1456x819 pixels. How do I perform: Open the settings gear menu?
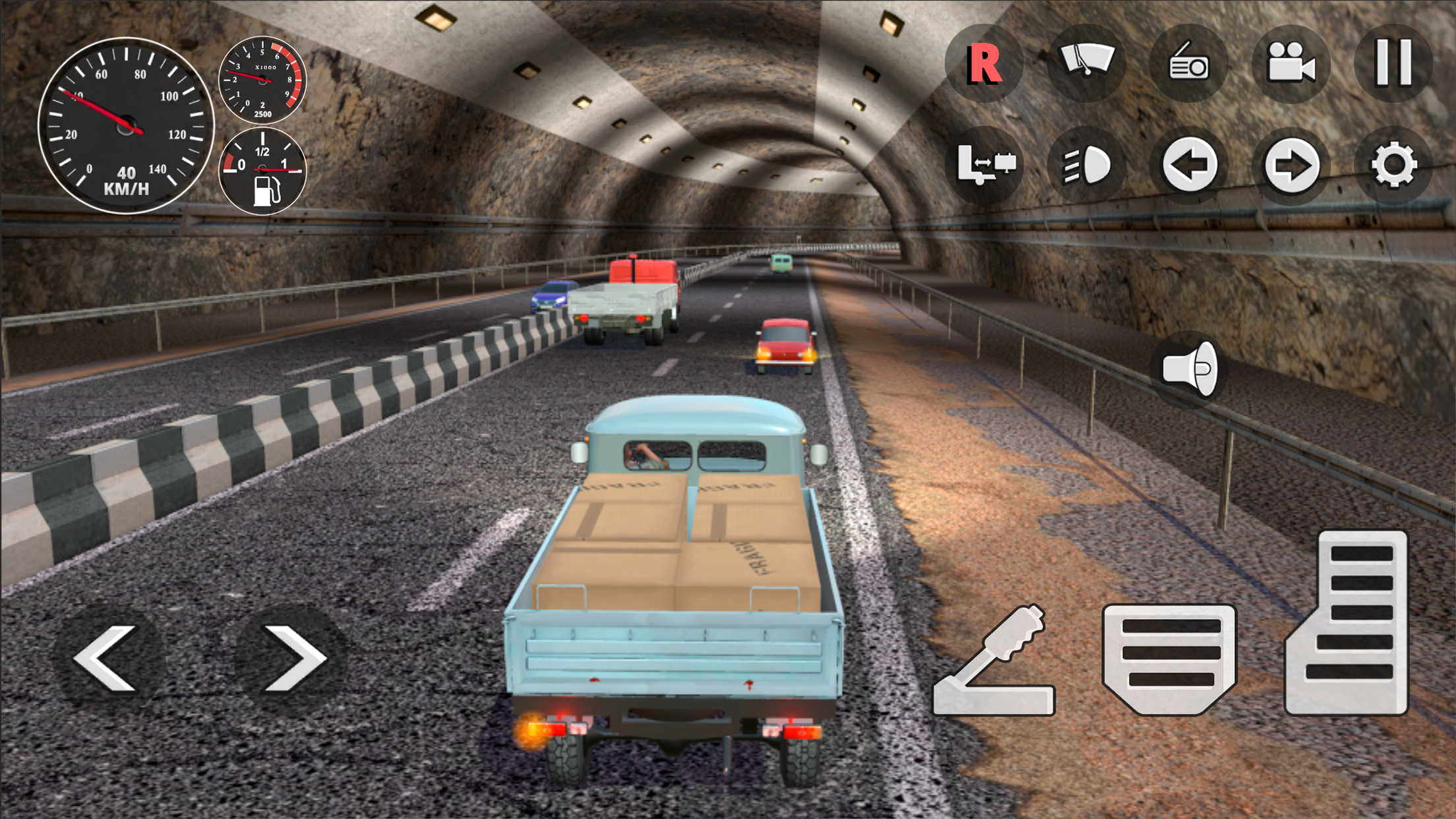coord(1393,165)
